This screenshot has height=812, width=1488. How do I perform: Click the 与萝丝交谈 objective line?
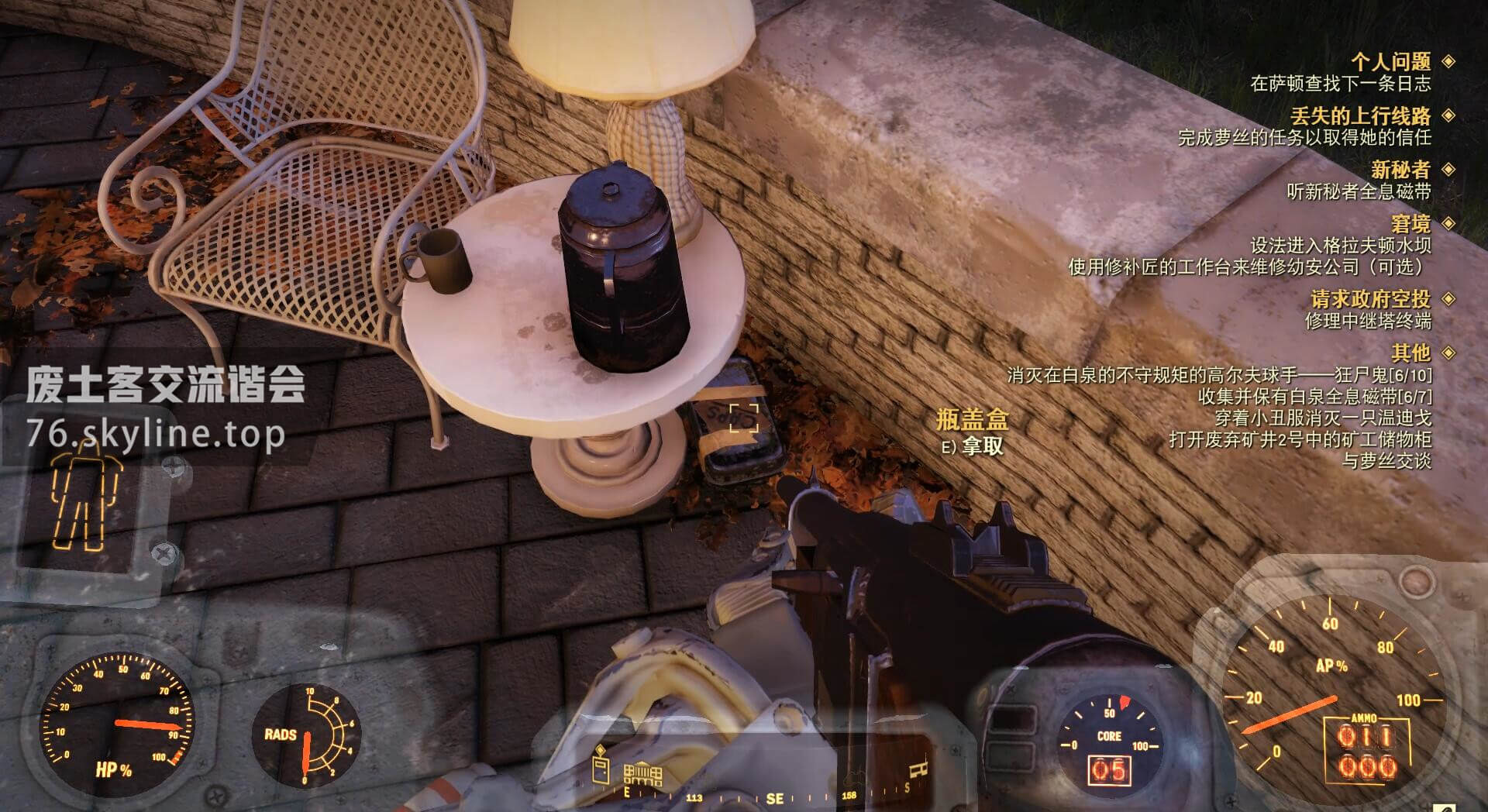point(1386,461)
